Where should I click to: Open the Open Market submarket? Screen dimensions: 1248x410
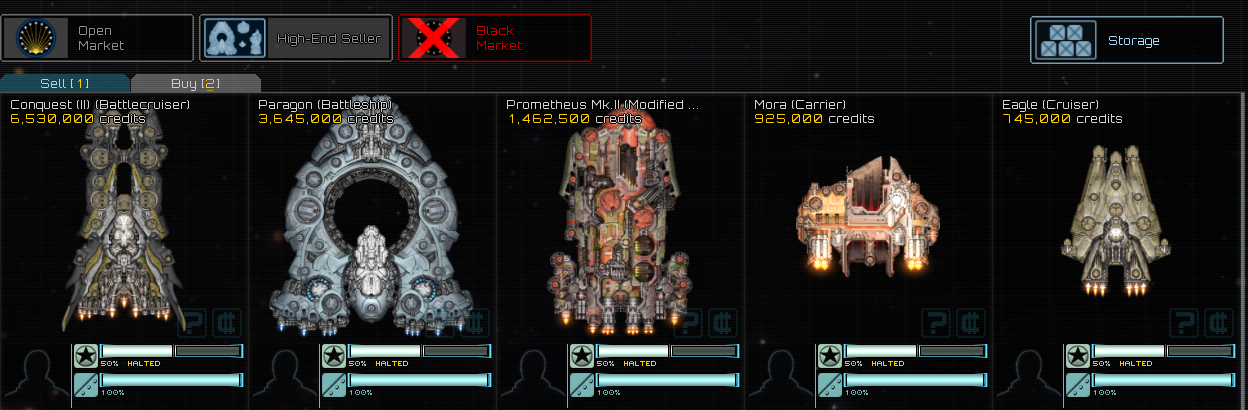[x=97, y=38]
